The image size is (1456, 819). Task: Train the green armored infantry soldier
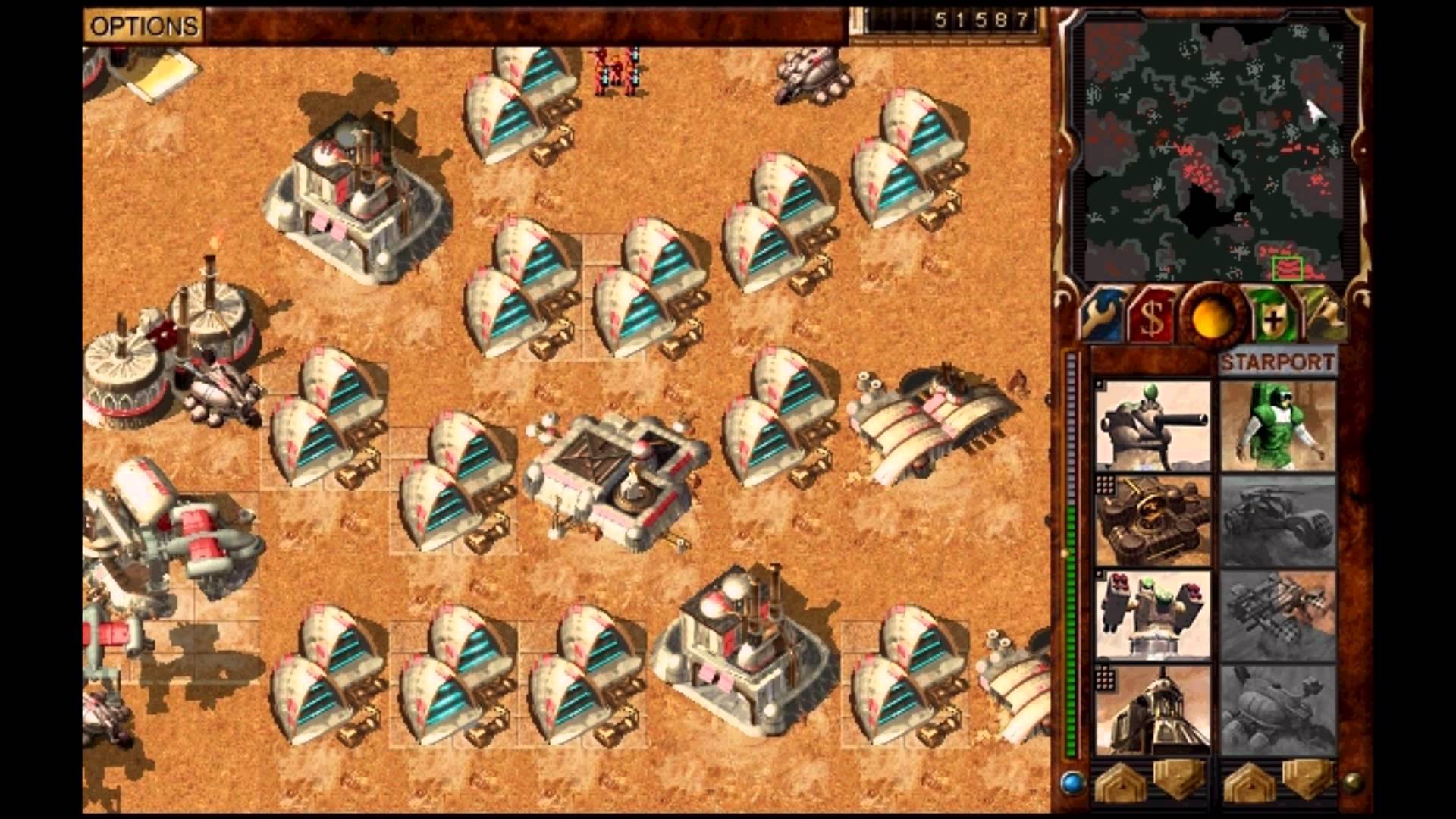1278,426
